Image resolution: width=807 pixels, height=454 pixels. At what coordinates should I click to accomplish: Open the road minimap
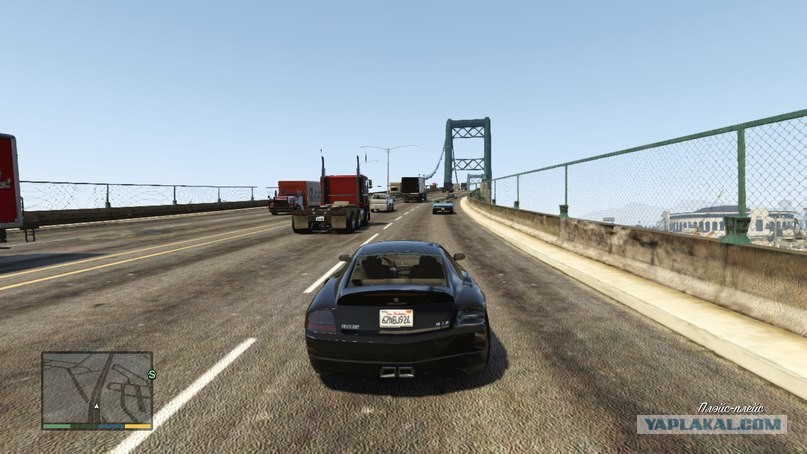point(97,387)
